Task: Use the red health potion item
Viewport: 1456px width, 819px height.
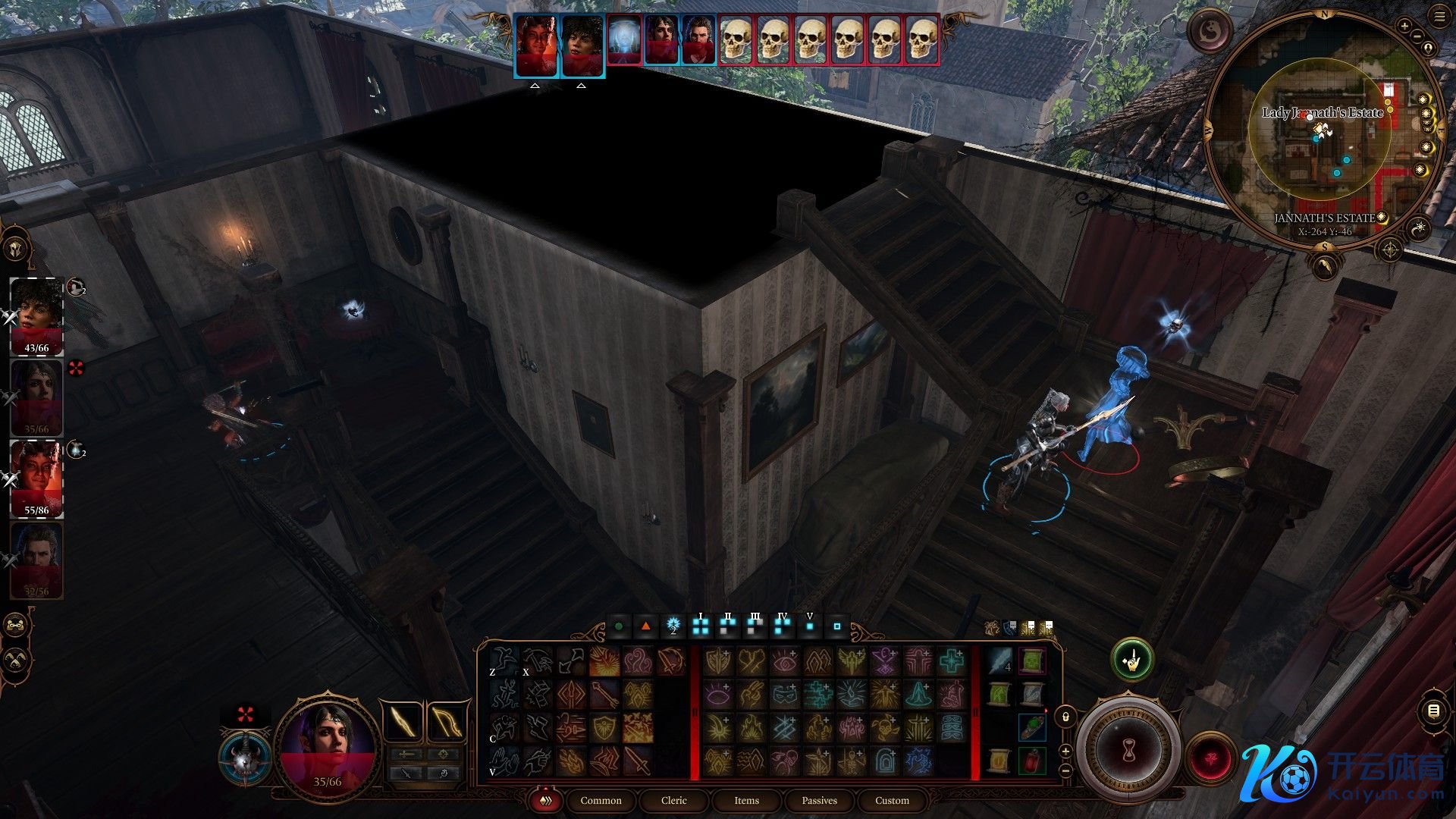Action: pyautogui.click(x=1032, y=760)
